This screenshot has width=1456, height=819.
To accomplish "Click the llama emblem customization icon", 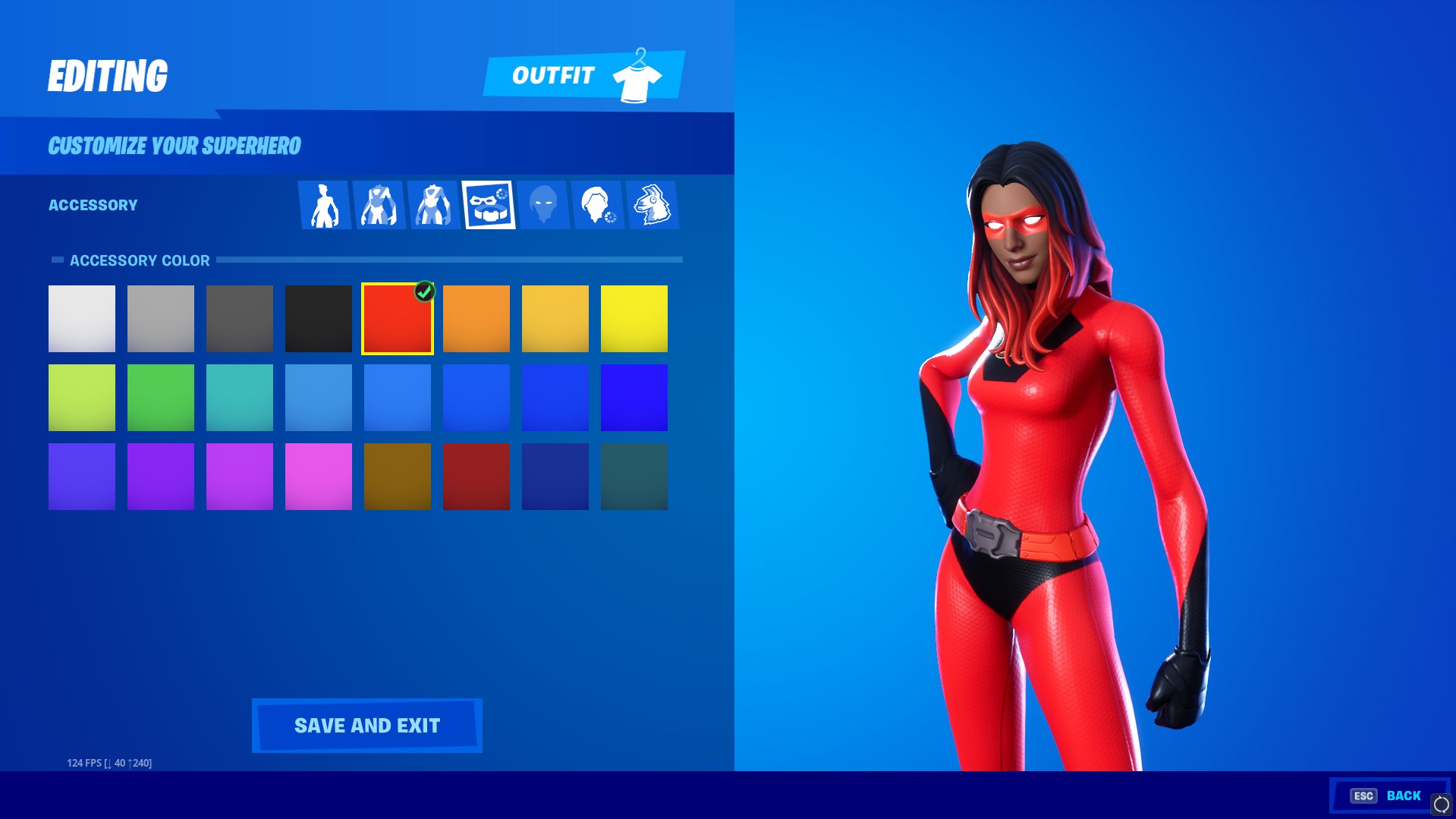I will tap(653, 205).
